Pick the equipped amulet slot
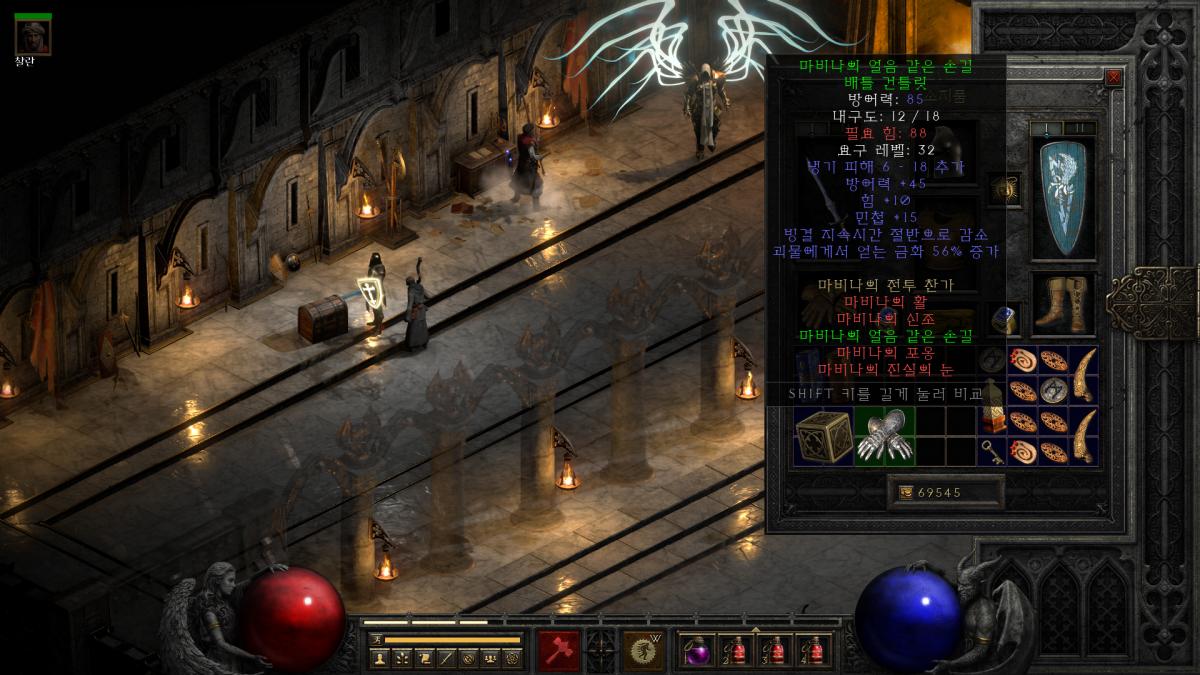Screen dimensions: 1200x675 point(1003,187)
